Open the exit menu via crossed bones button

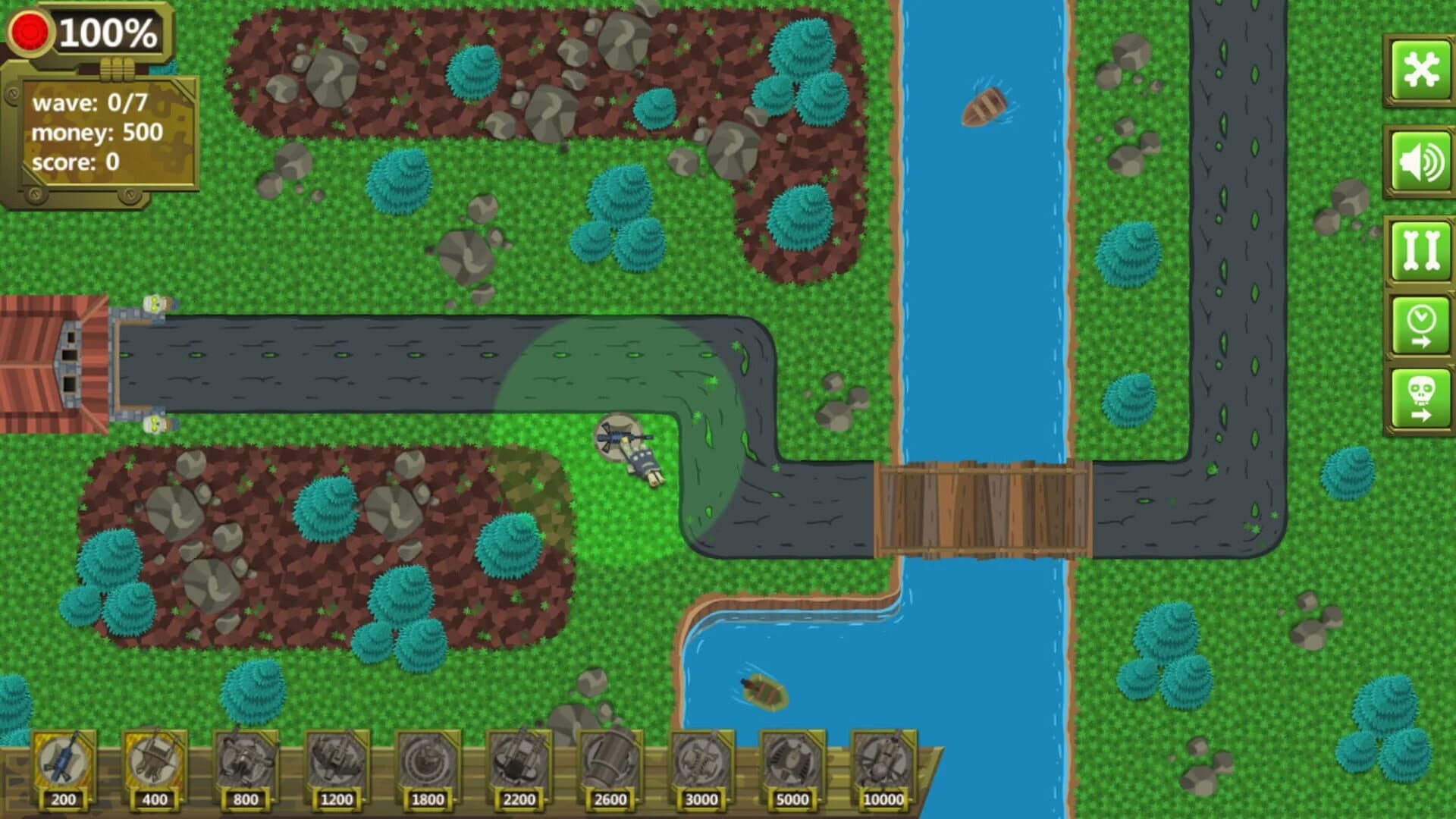tap(1421, 68)
